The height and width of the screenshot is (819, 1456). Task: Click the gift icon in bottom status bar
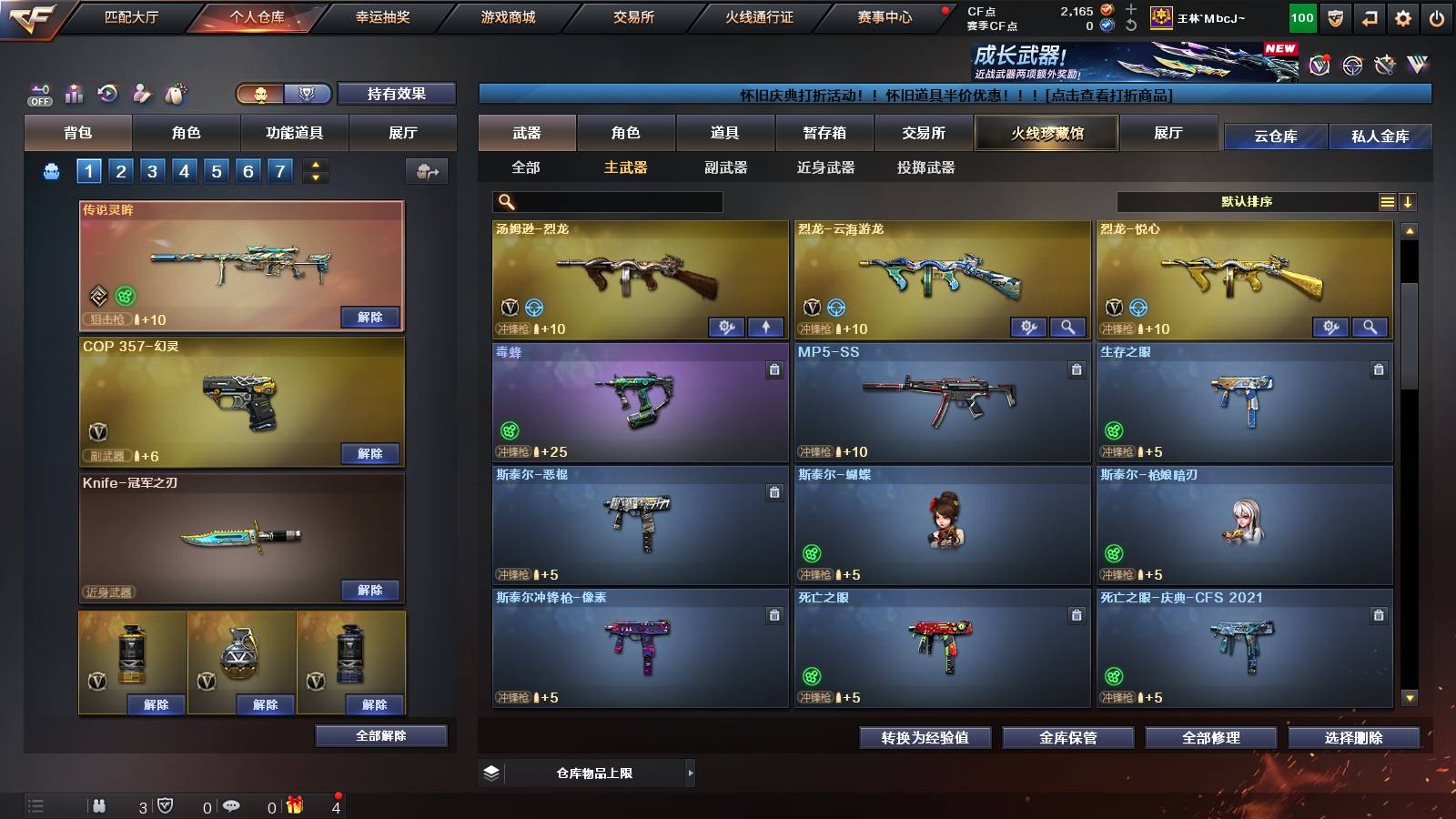pyautogui.click(x=293, y=805)
